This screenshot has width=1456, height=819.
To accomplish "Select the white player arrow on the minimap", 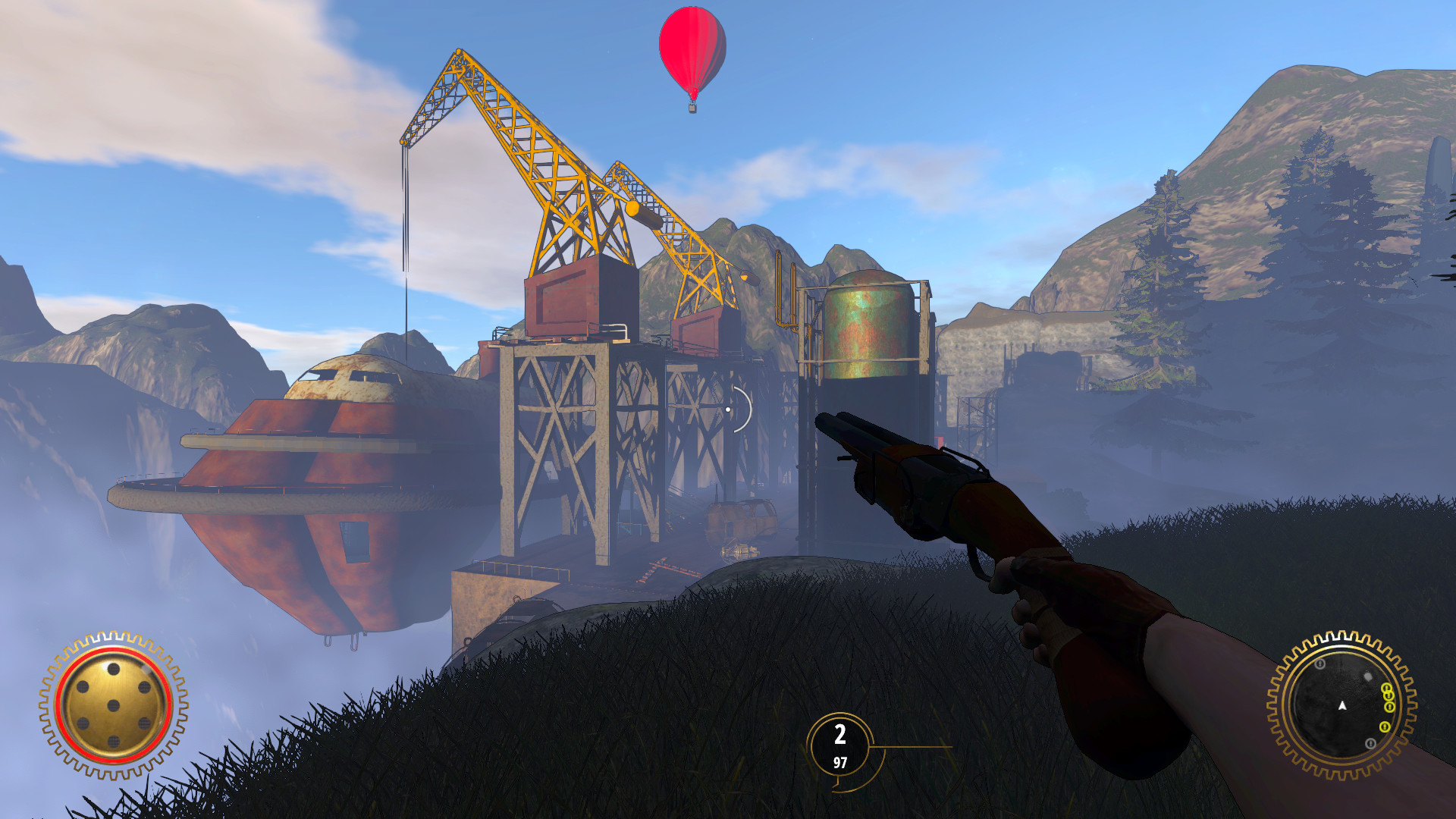I will (1342, 706).
